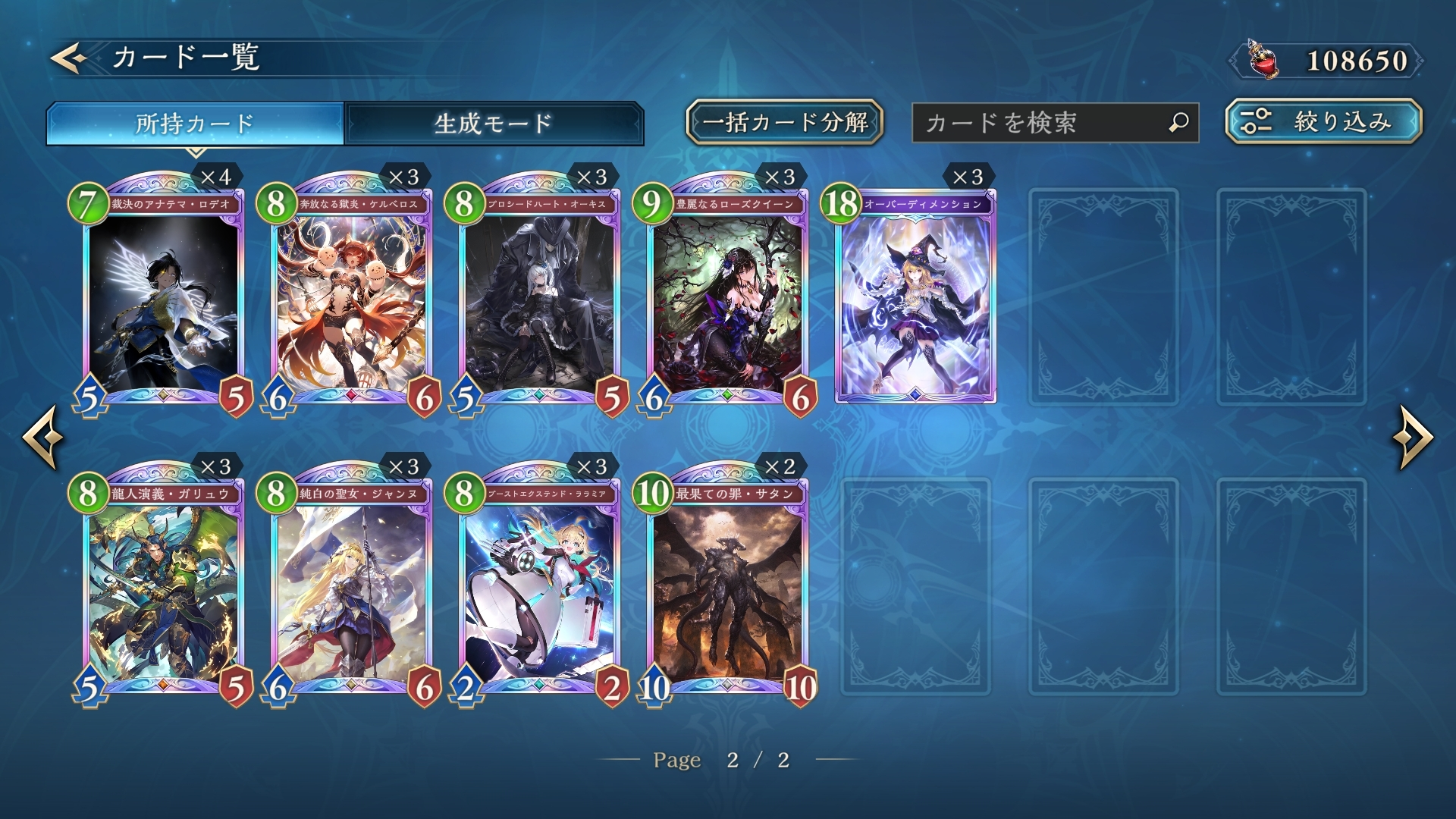The height and width of the screenshot is (819, 1456).
Task: Open the 絞り込み filter menu
Action: [x=1323, y=121]
